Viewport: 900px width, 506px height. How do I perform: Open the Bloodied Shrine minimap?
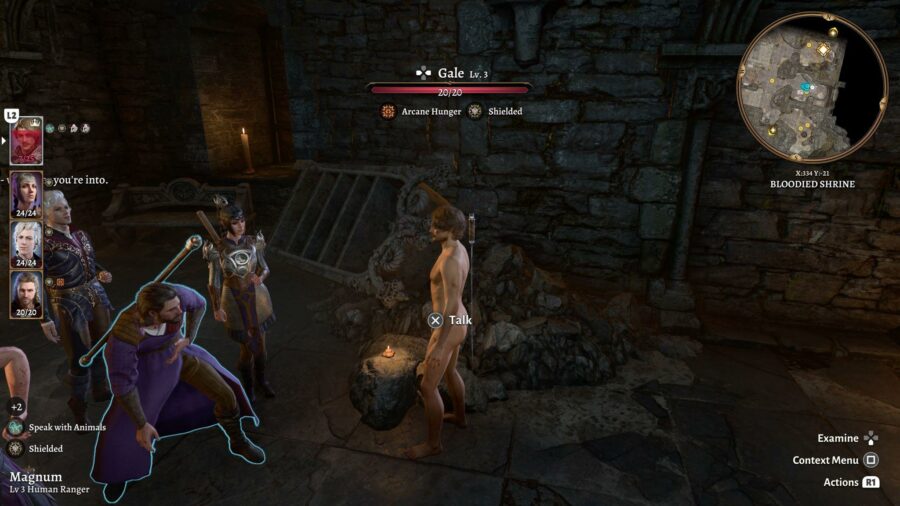pyautogui.click(x=811, y=88)
